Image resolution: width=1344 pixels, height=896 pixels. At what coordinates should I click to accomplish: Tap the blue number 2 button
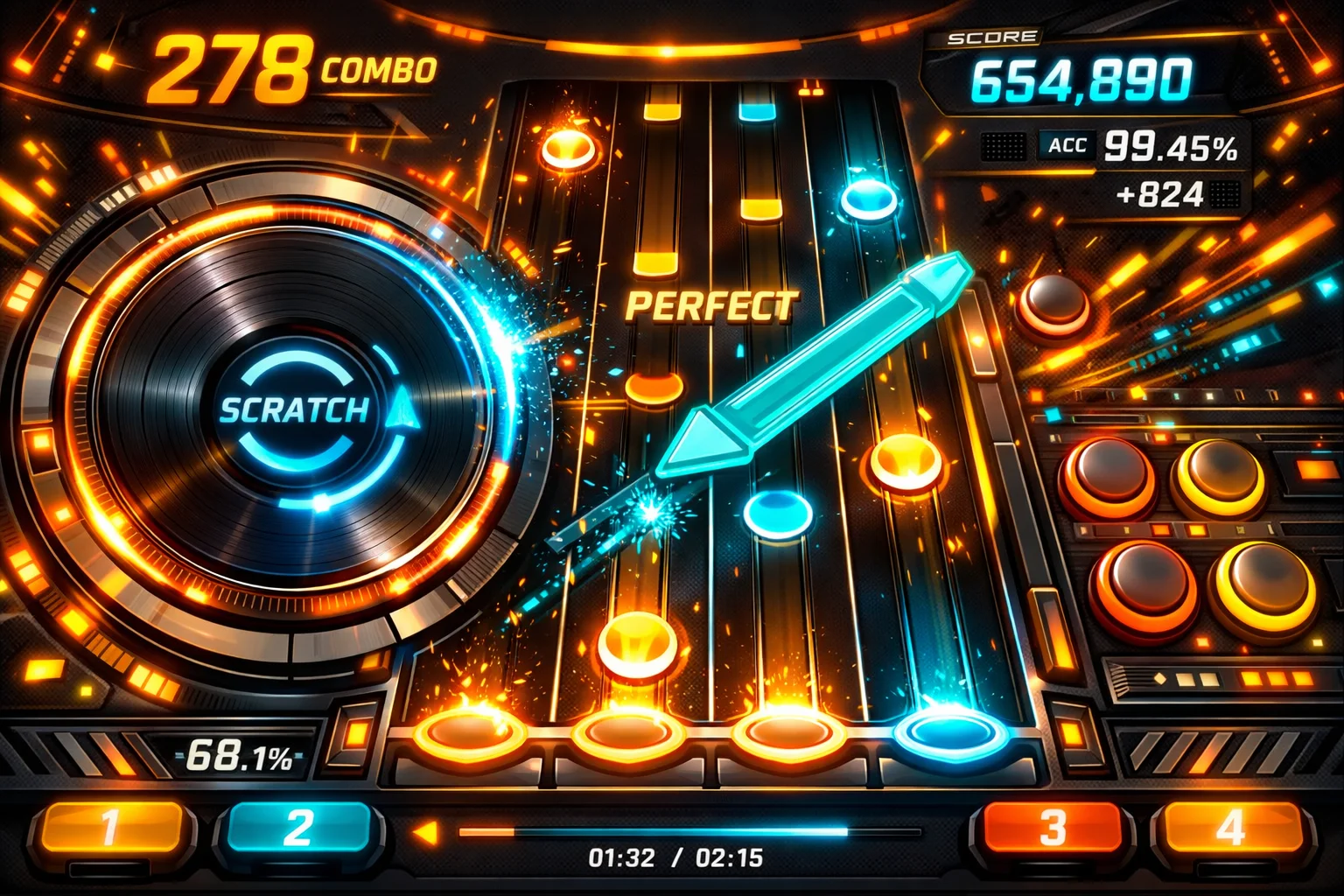297,828
